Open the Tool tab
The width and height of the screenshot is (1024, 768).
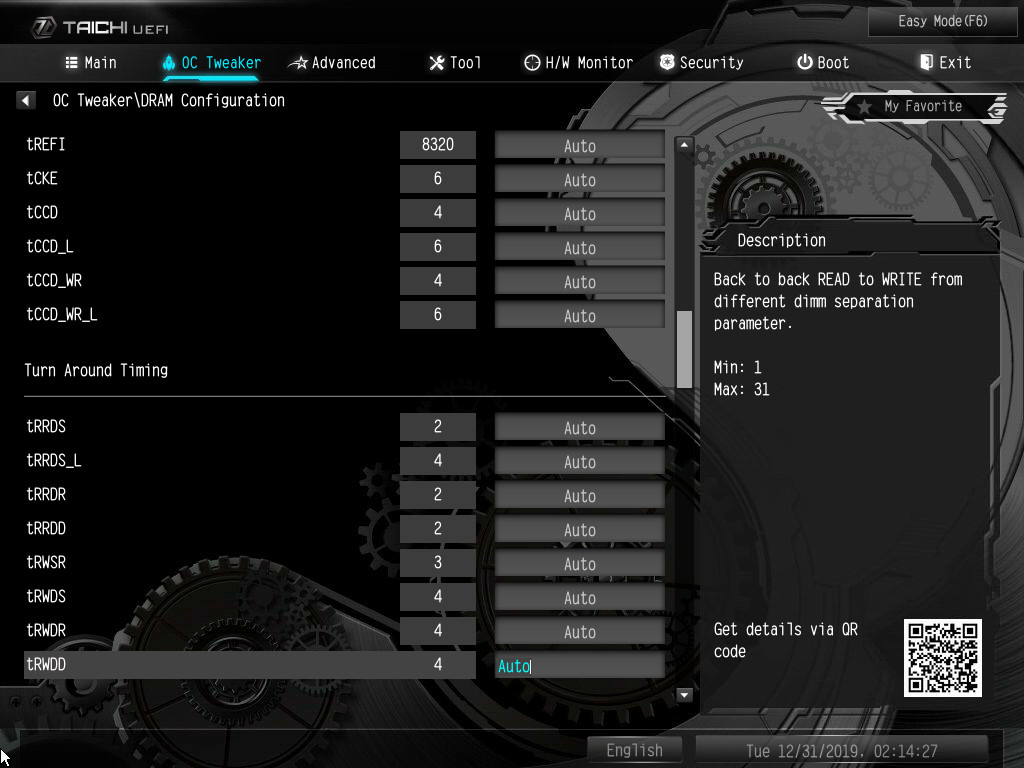click(455, 62)
